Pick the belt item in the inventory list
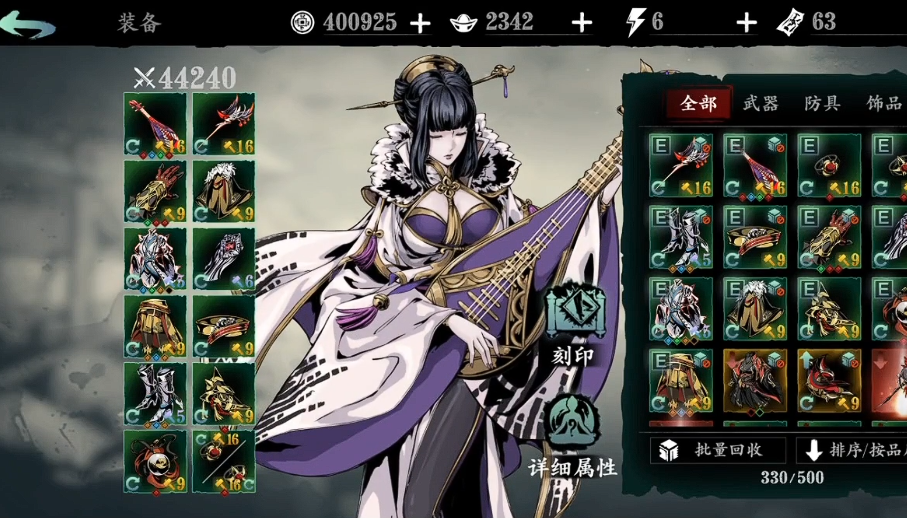Viewport: 907px width, 518px height. pyautogui.click(x=755, y=237)
